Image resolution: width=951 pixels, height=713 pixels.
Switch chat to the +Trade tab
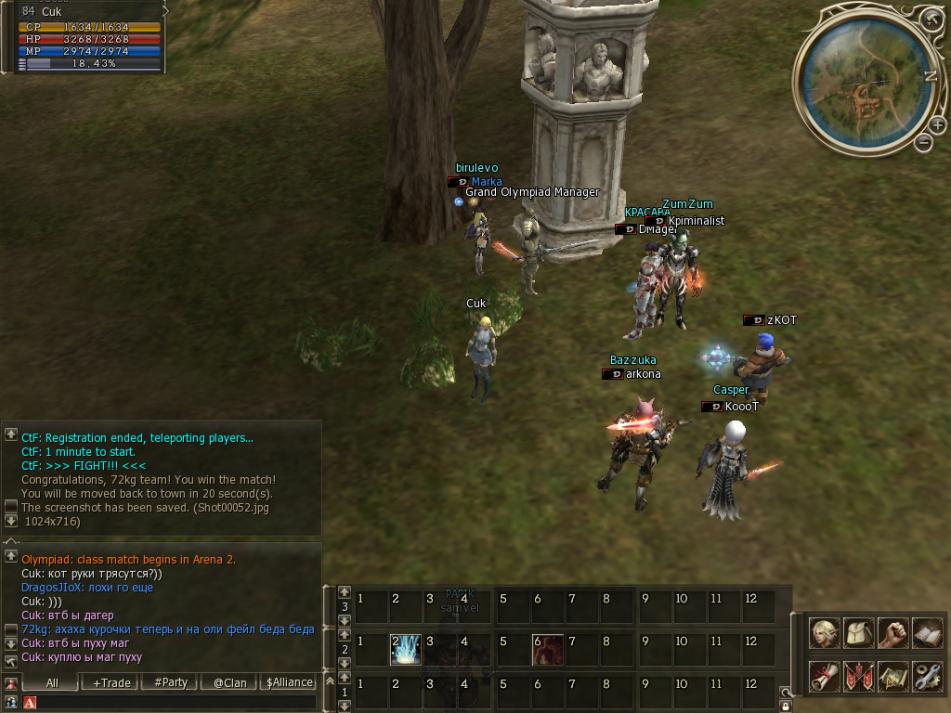[x=112, y=682]
